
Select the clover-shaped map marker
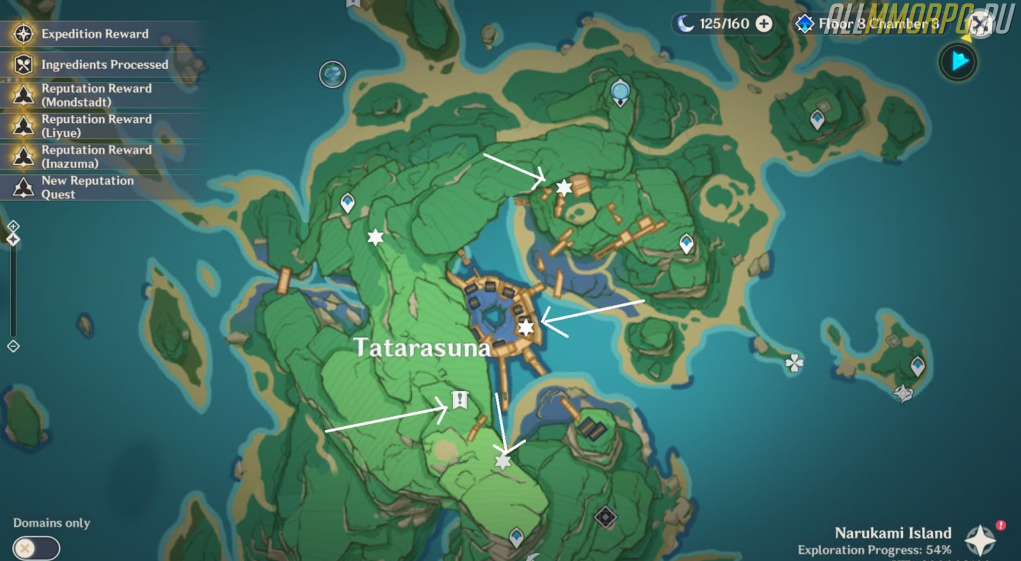point(794,362)
